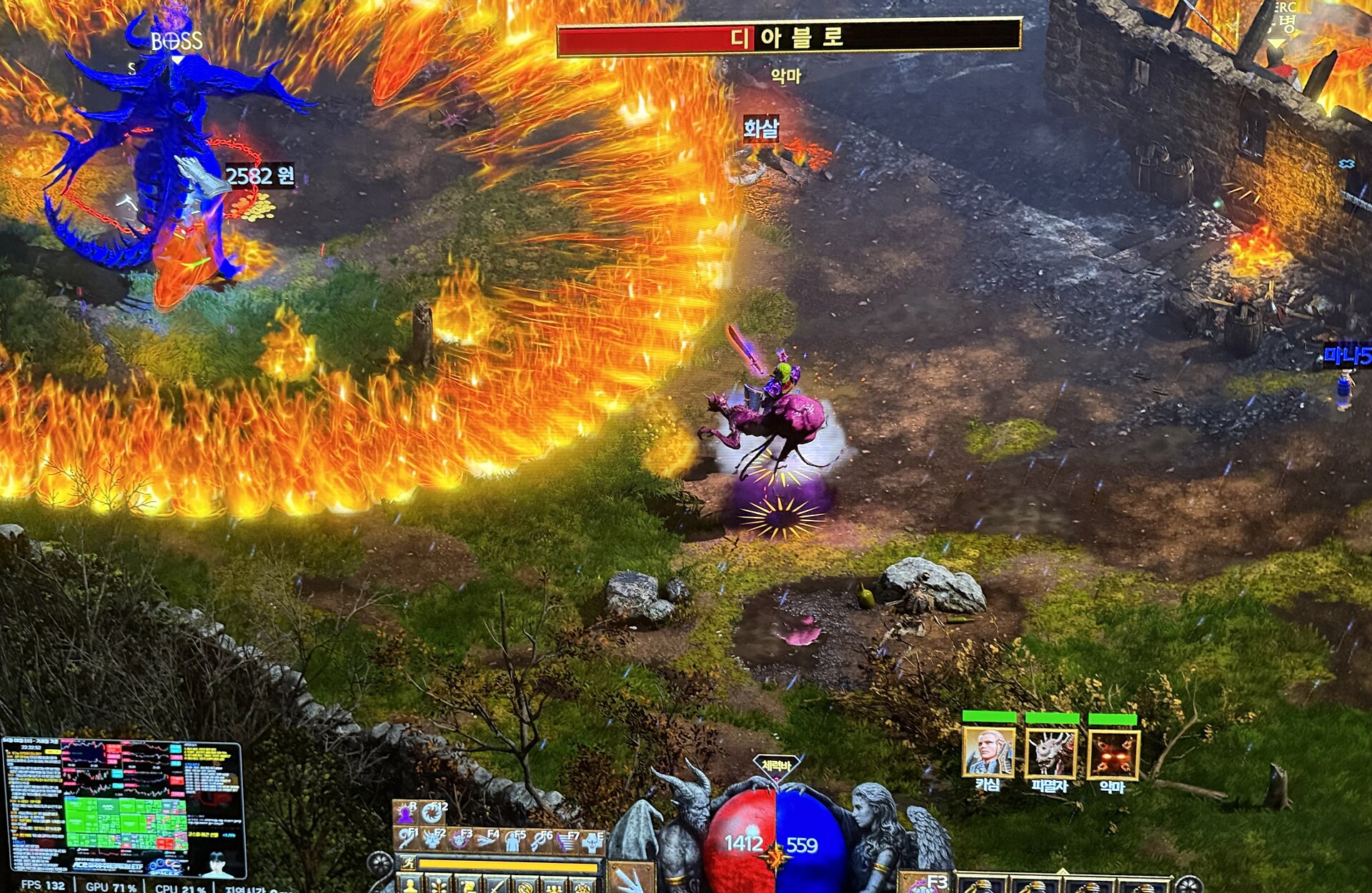Activate the hooded figure F5 skill
The height and width of the screenshot is (893, 1372).
click(513, 840)
